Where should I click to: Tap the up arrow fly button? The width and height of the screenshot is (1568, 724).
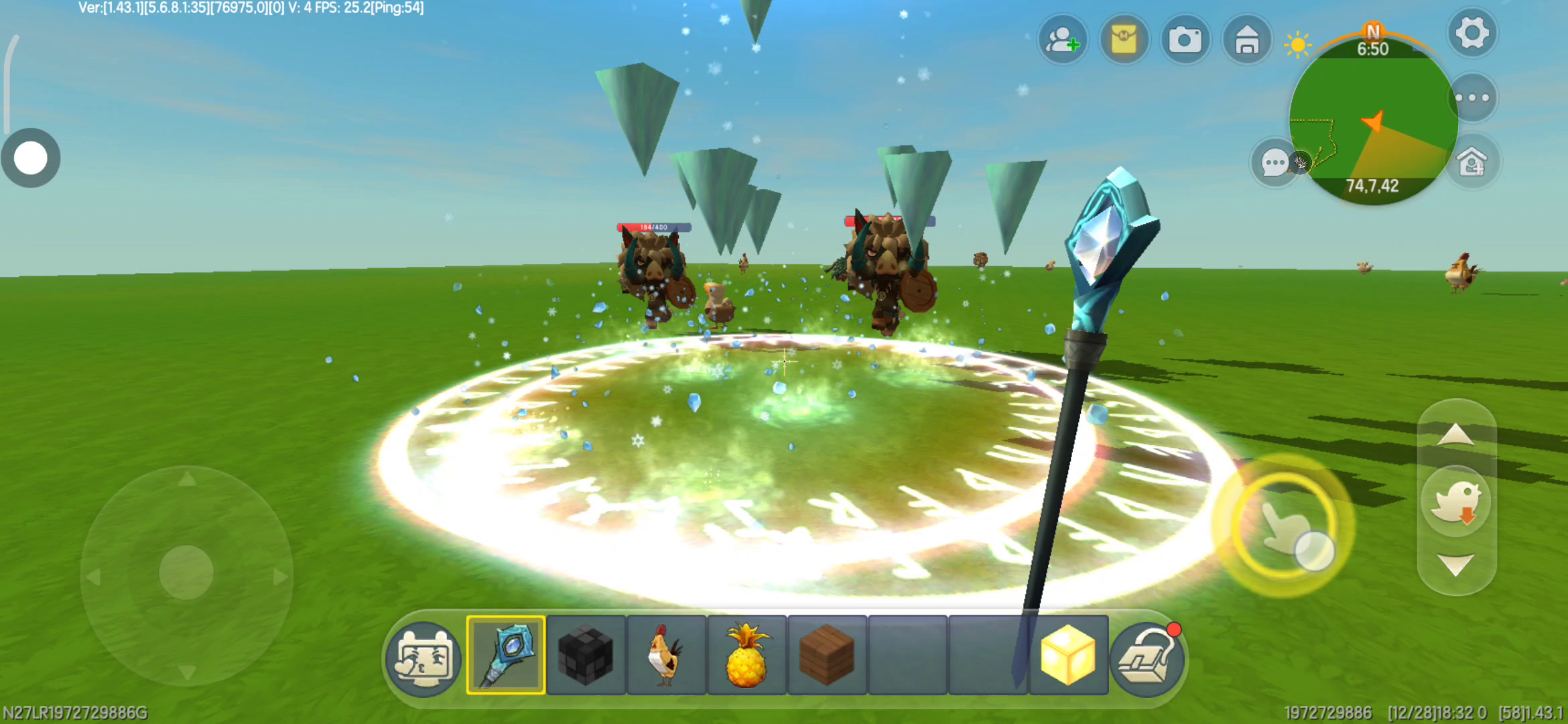coord(1455,435)
